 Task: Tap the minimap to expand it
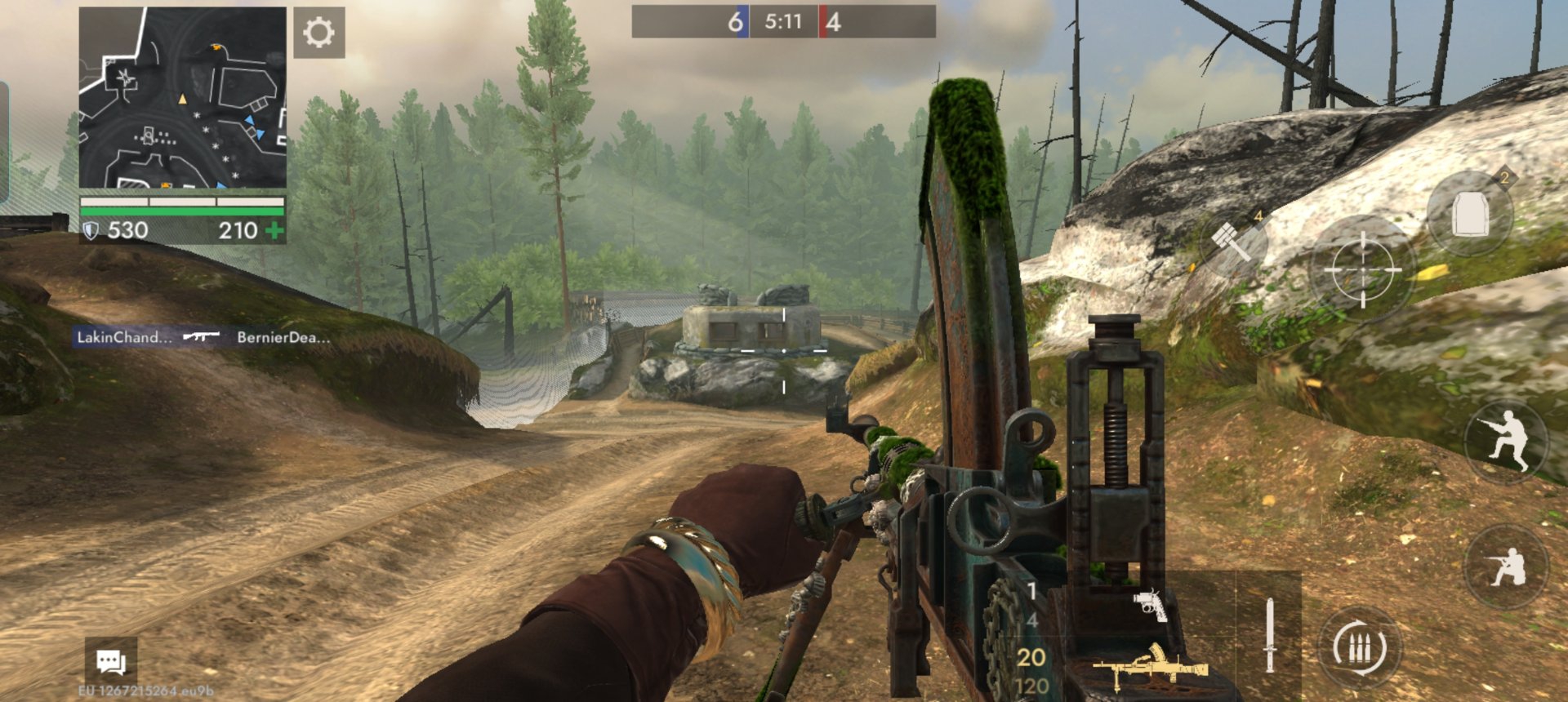coord(182,98)
